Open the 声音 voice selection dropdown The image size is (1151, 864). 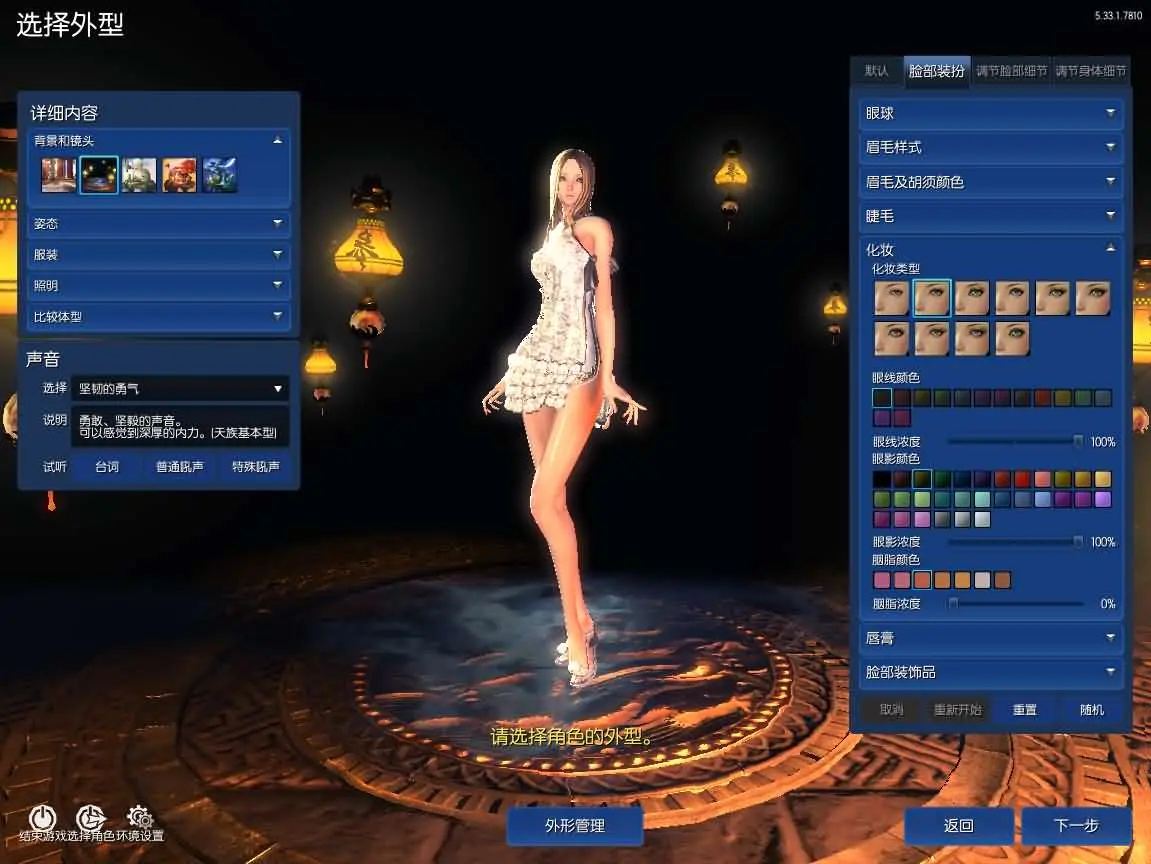coord(180,389)
